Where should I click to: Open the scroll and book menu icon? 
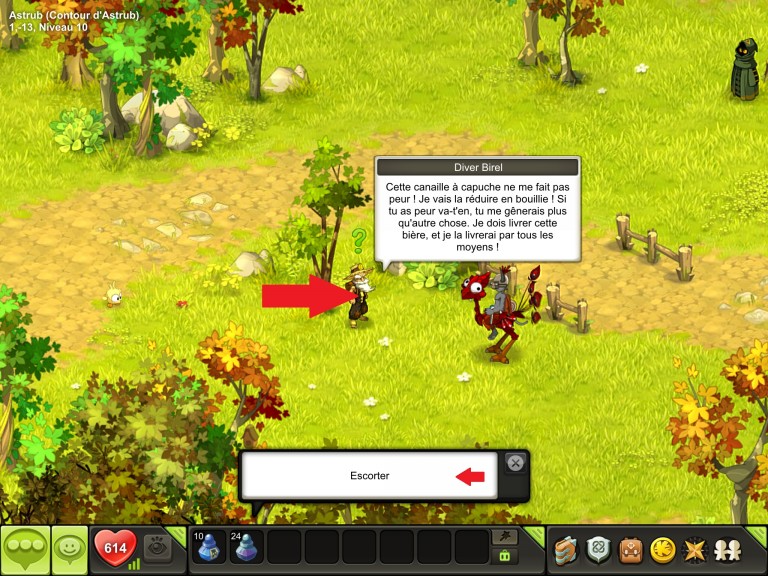tap(567, 549)
